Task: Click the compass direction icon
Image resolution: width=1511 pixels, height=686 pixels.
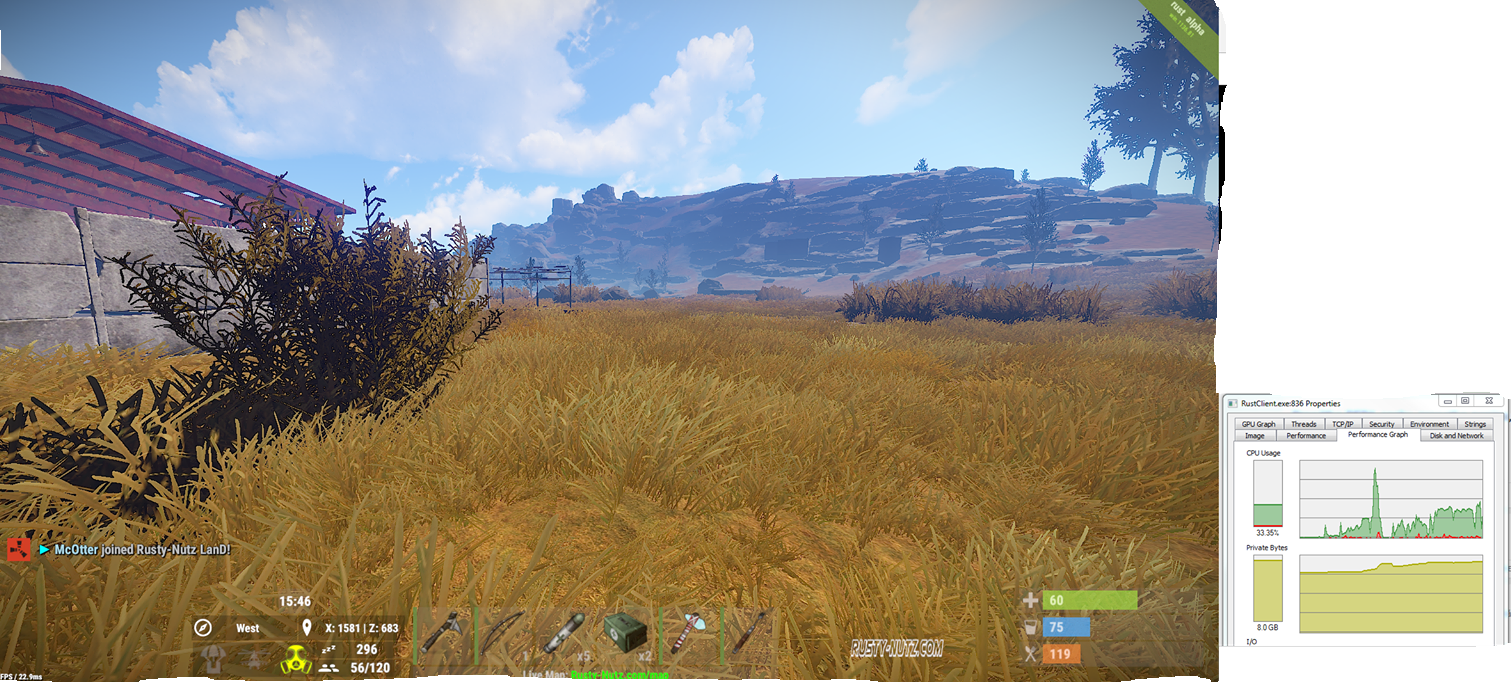Action: [x=203, y=628]
